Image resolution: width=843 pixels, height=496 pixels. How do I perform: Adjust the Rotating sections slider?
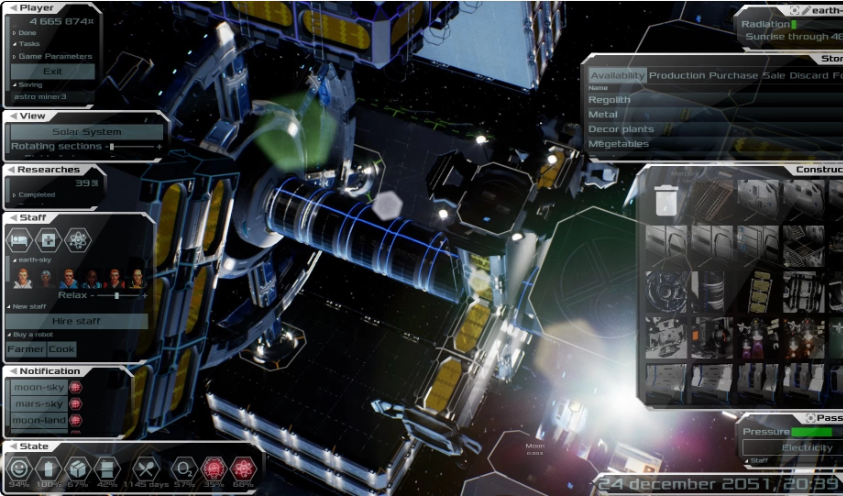[112, 147]
